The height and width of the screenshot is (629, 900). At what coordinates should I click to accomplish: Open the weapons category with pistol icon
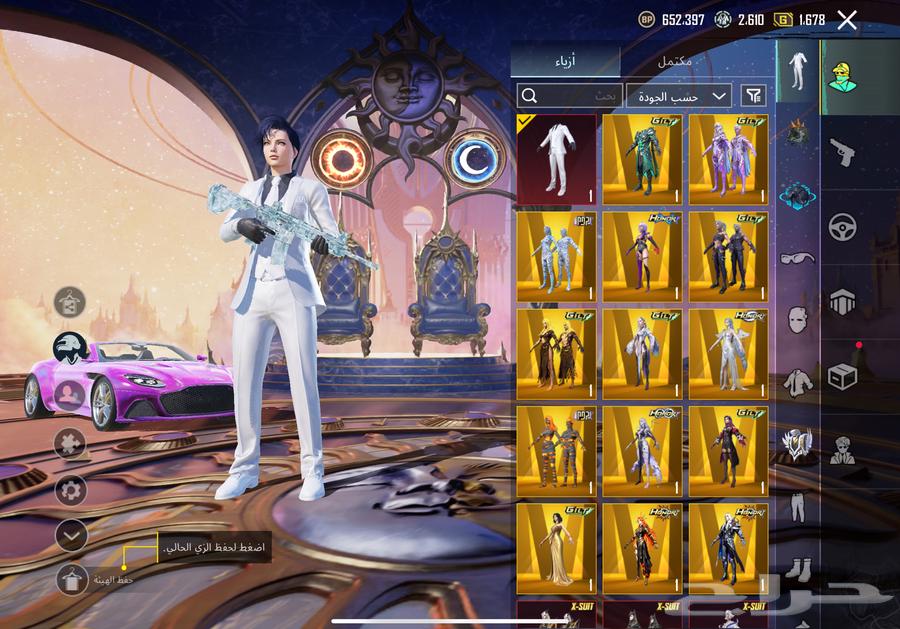point(843,152)
